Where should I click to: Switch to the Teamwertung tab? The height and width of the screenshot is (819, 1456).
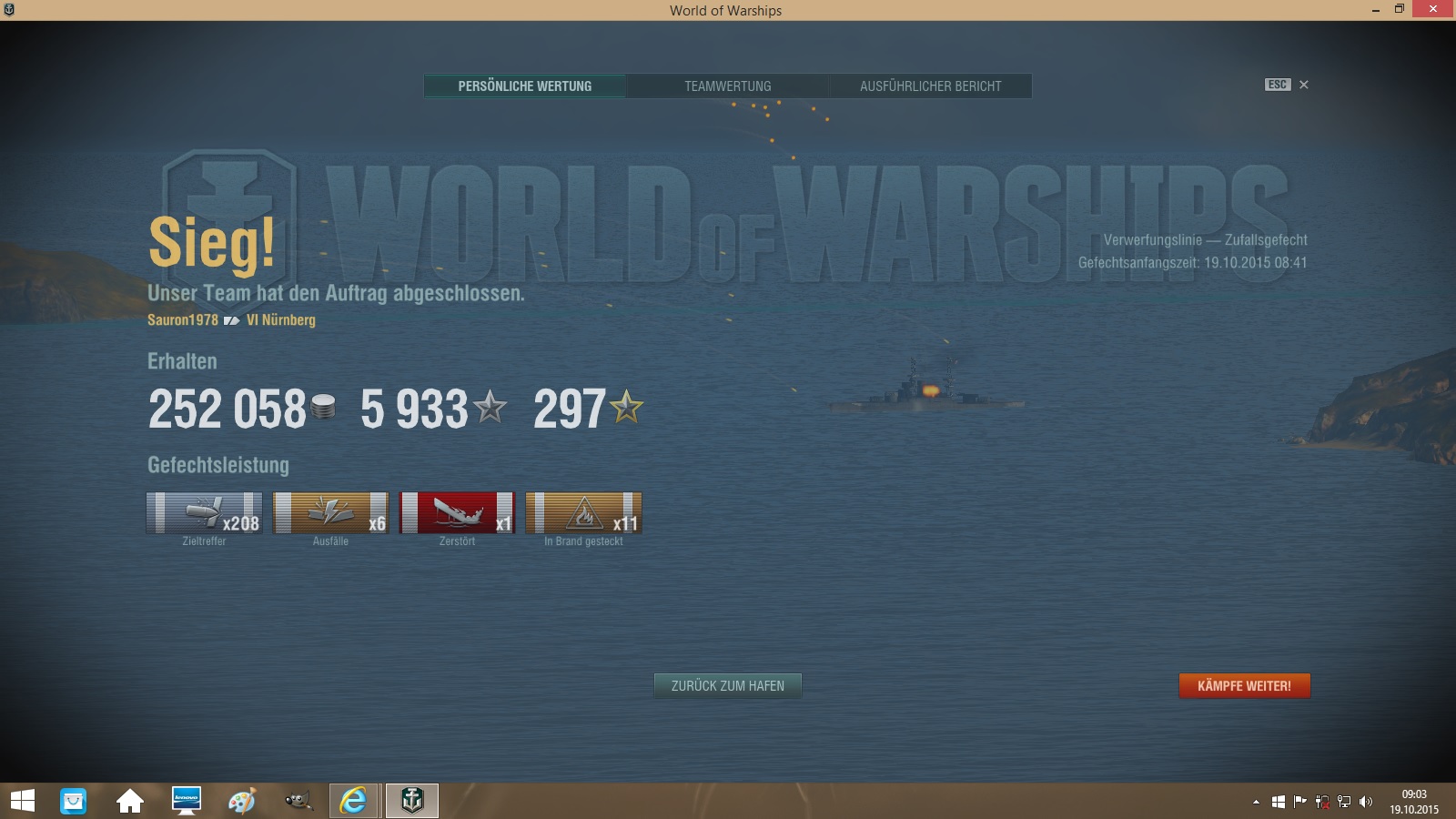(x=727, y=86)
